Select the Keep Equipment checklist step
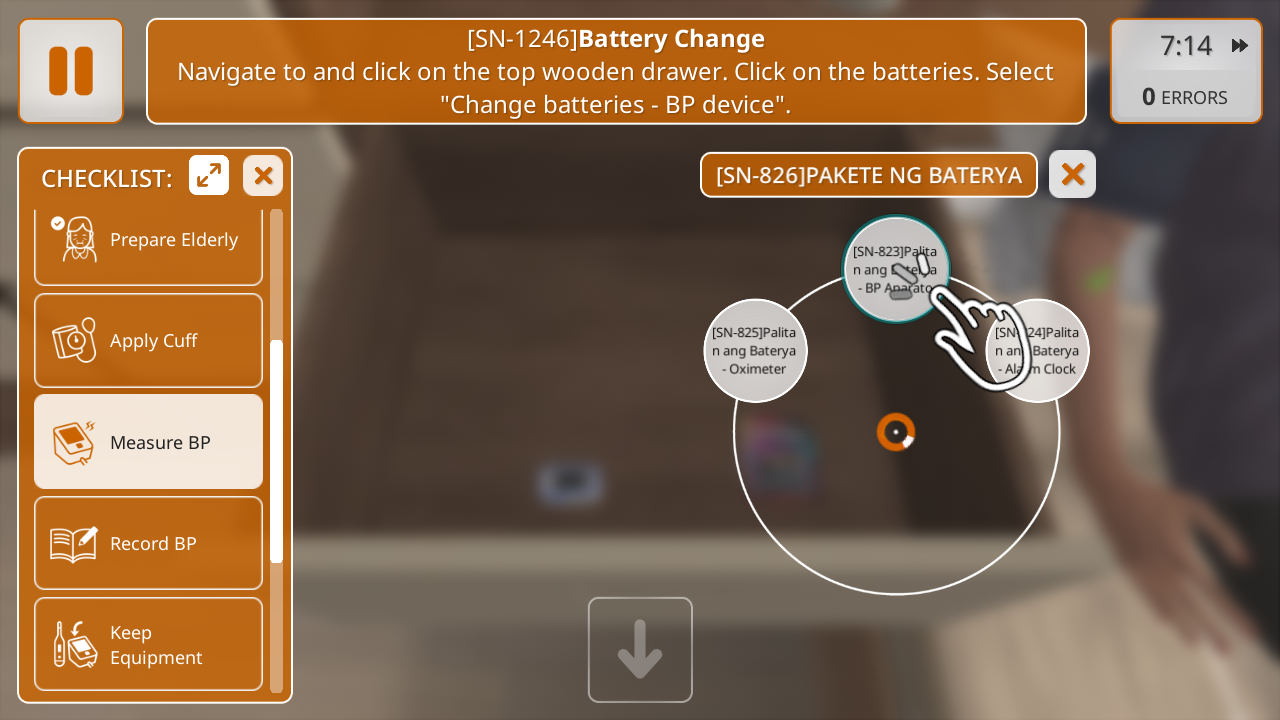1280x720 pixels. point(148,644)
